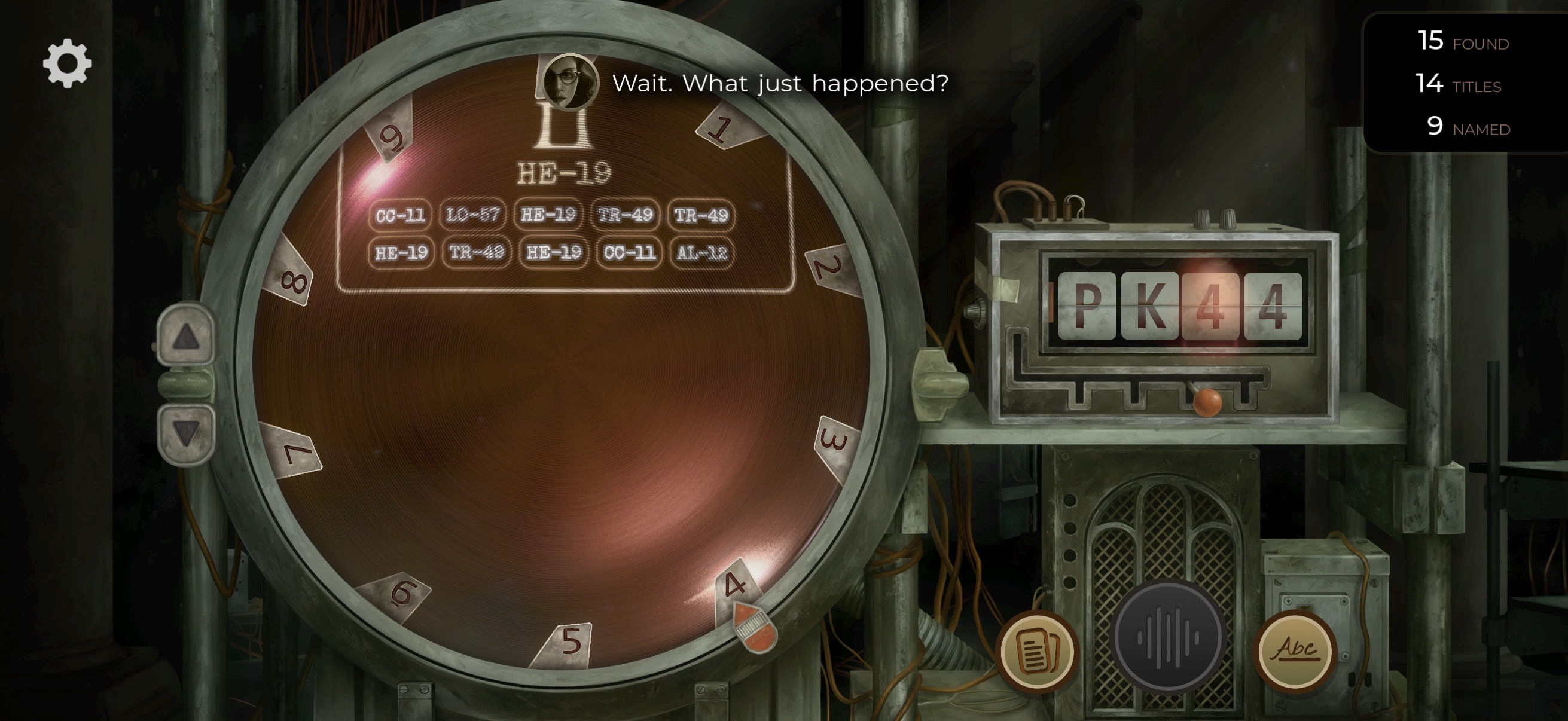Click the orange lever knob

point(1206,402)
